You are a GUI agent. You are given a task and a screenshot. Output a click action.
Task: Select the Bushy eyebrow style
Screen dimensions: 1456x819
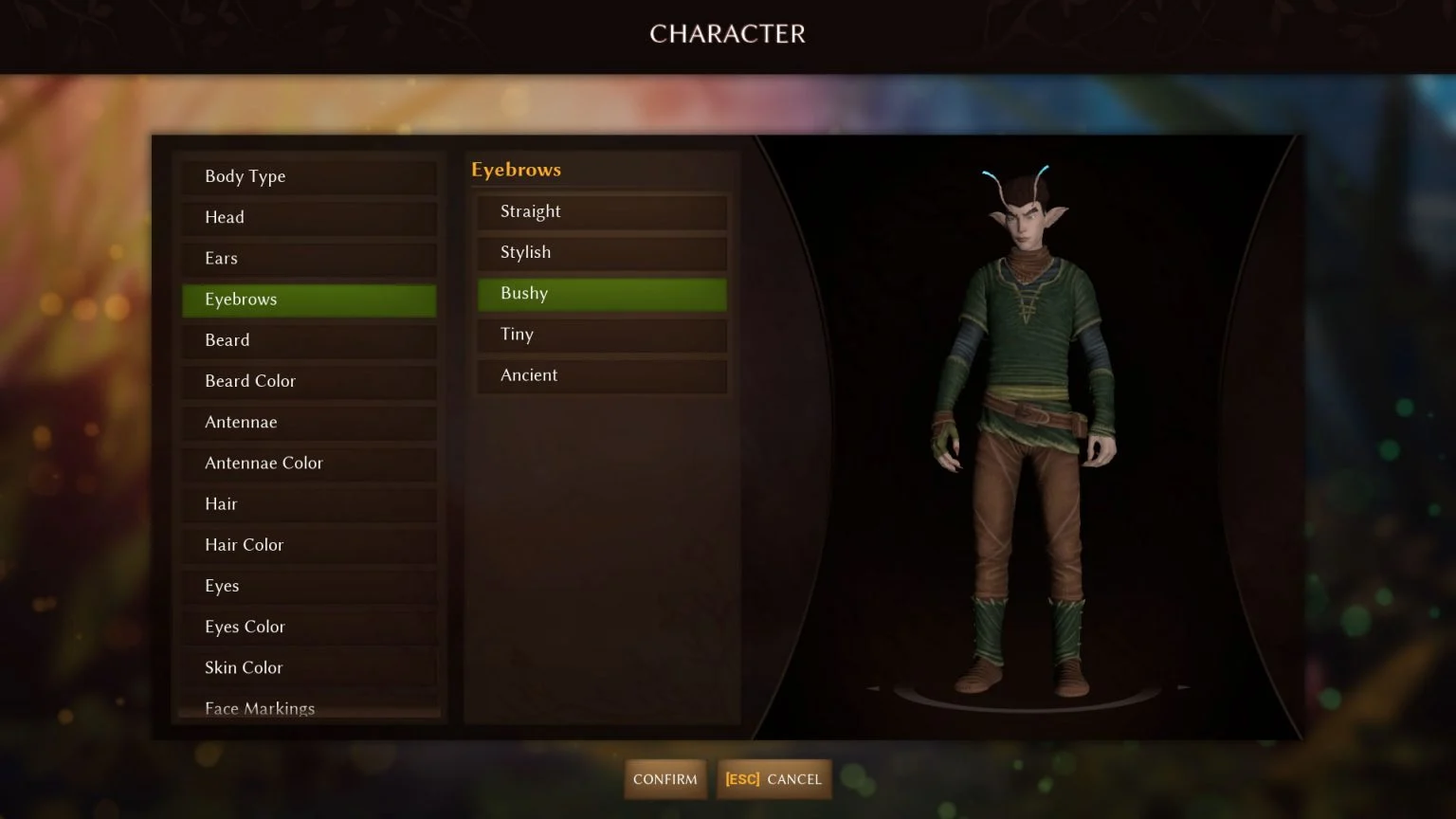(602, 294)
